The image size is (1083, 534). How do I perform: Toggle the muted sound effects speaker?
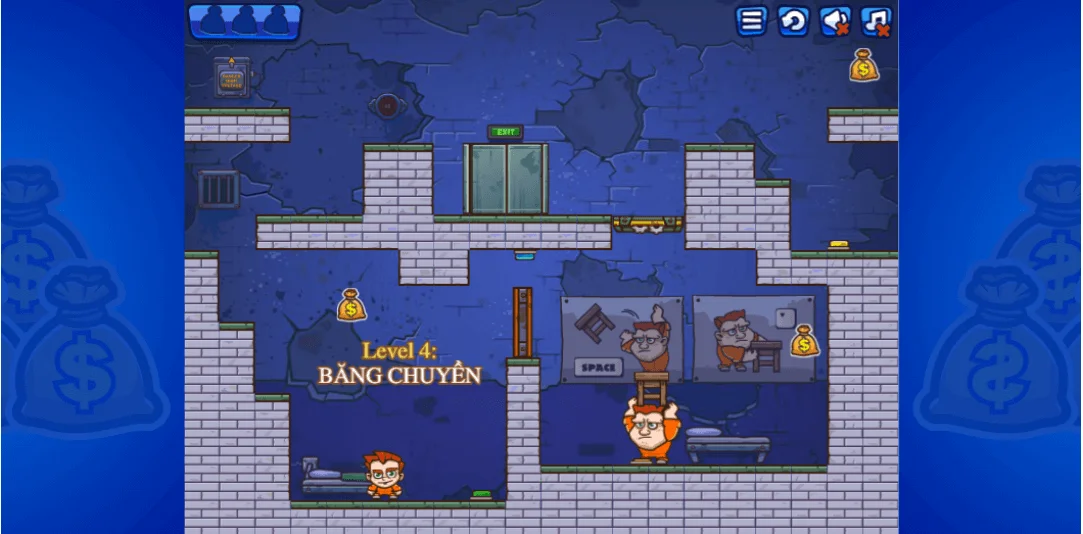point(835,21)
